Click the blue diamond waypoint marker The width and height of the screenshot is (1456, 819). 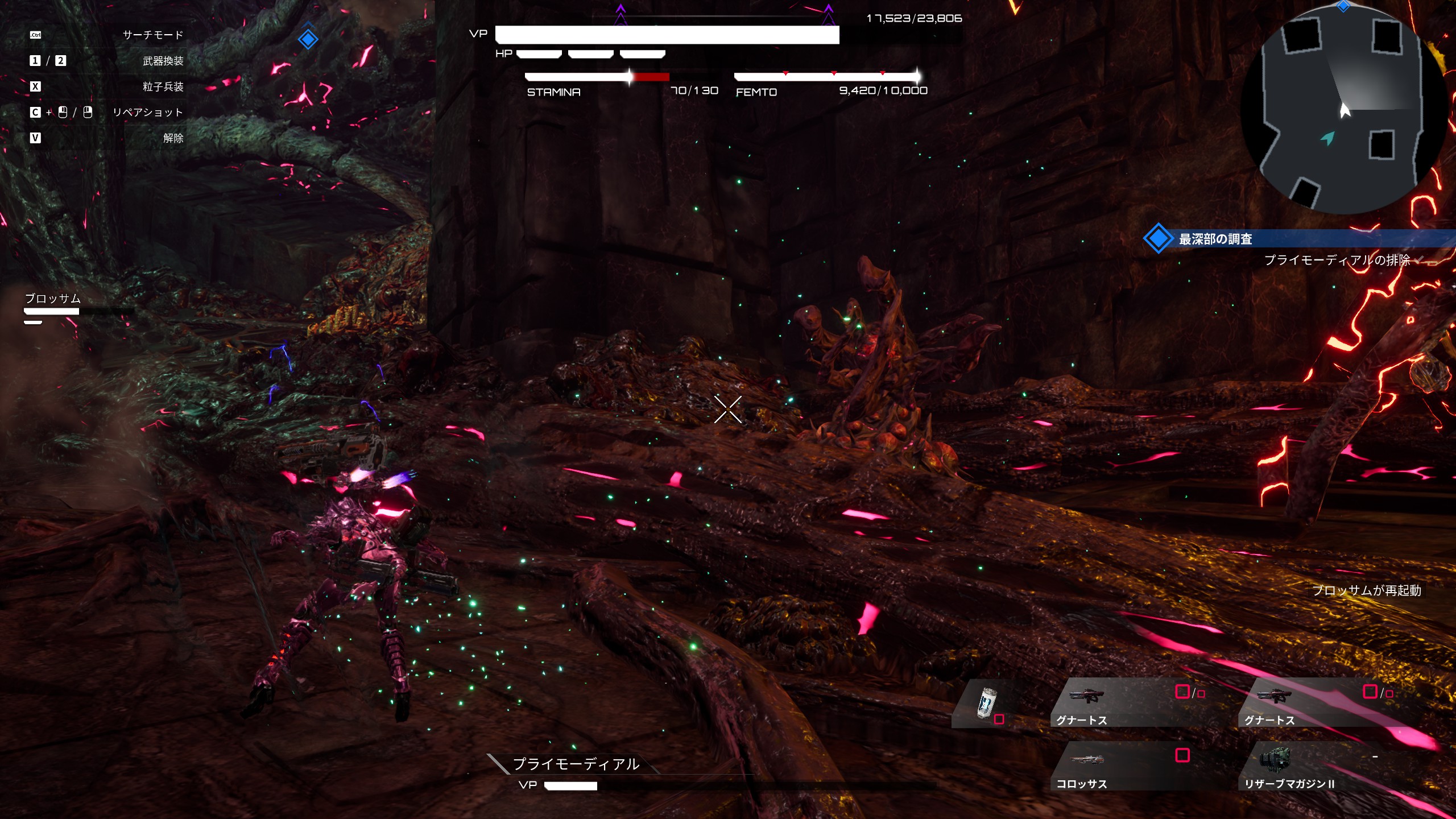[308, 39]
